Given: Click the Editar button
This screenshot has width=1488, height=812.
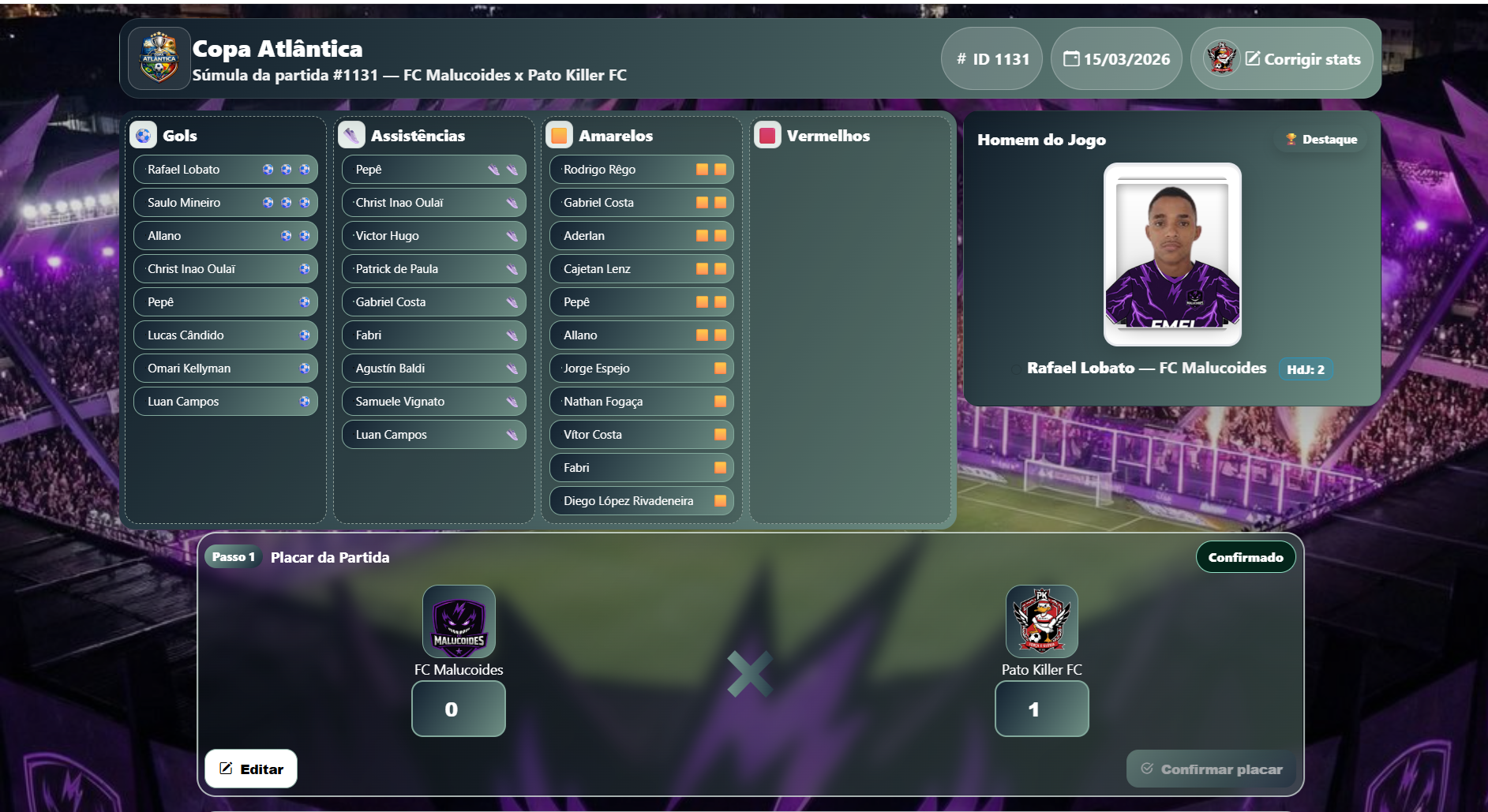Looking at the screenshot, I should (251, 769).
